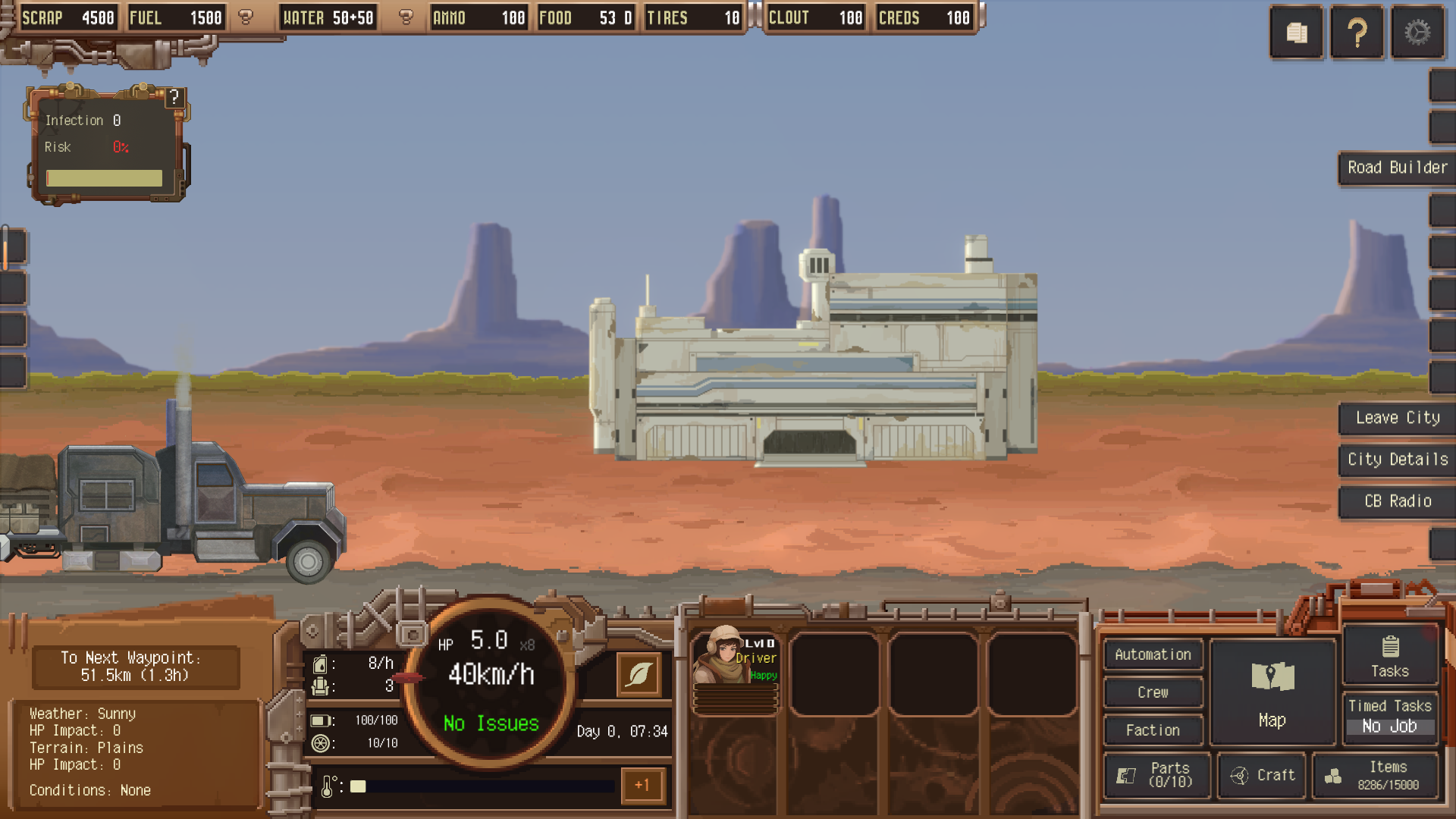Open the Infection panel help marker
The image size is (1456, 819).
[x=176, y=96]
